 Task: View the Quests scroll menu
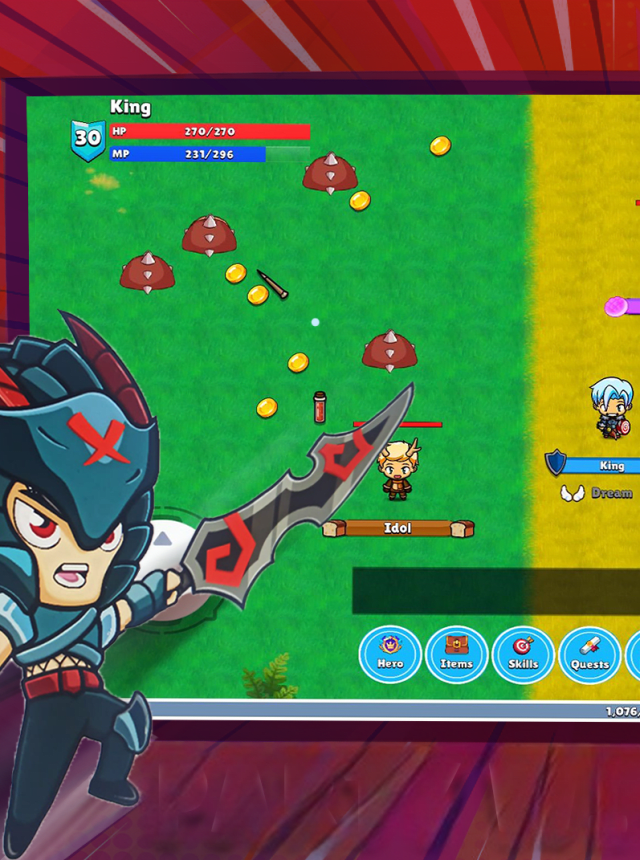tap(590, 655)
